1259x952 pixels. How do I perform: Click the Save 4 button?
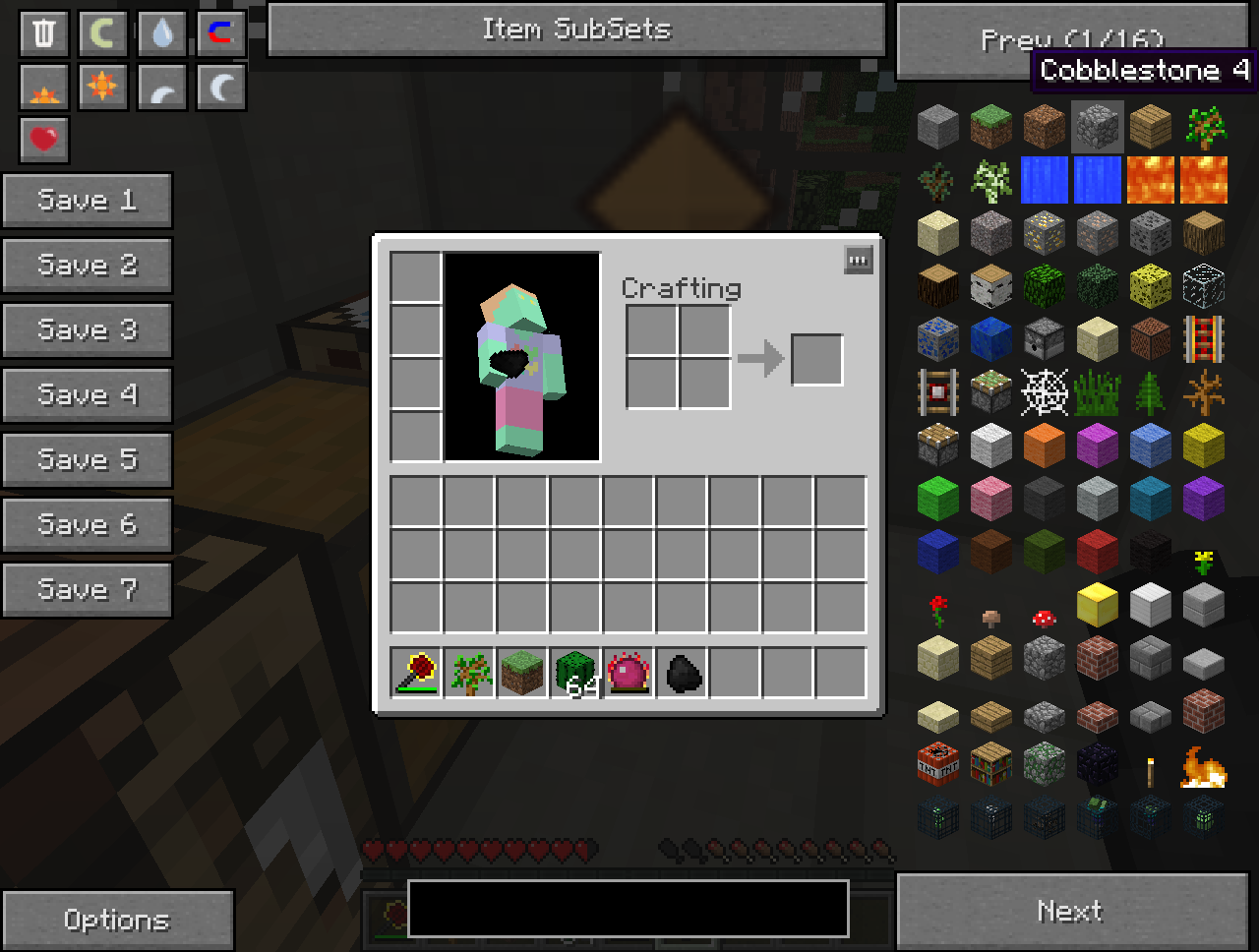[88, 395]
